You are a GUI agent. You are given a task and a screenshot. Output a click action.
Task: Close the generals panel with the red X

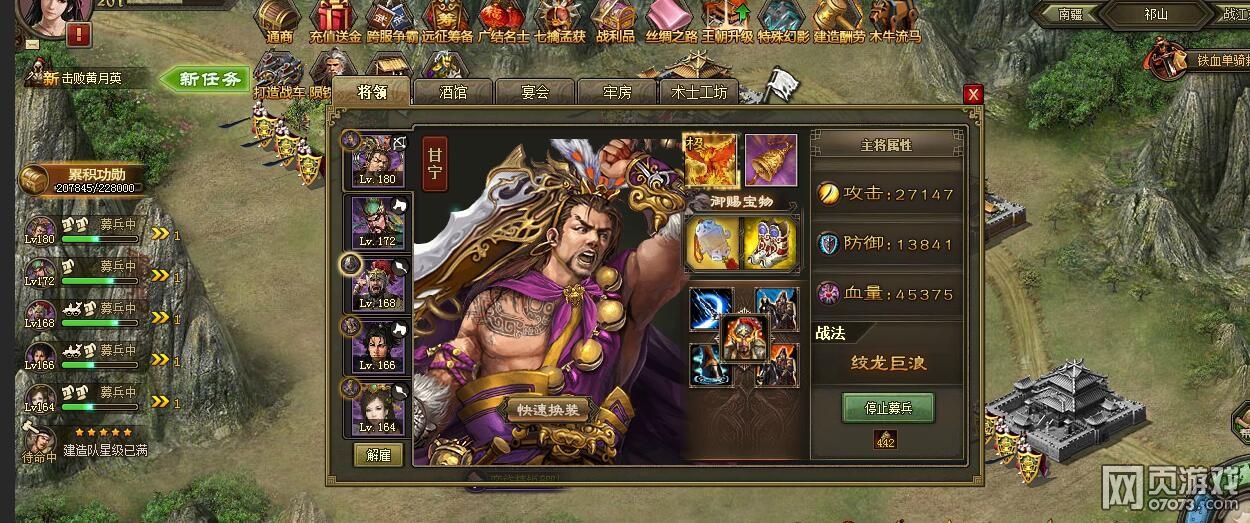pos(972,94)
